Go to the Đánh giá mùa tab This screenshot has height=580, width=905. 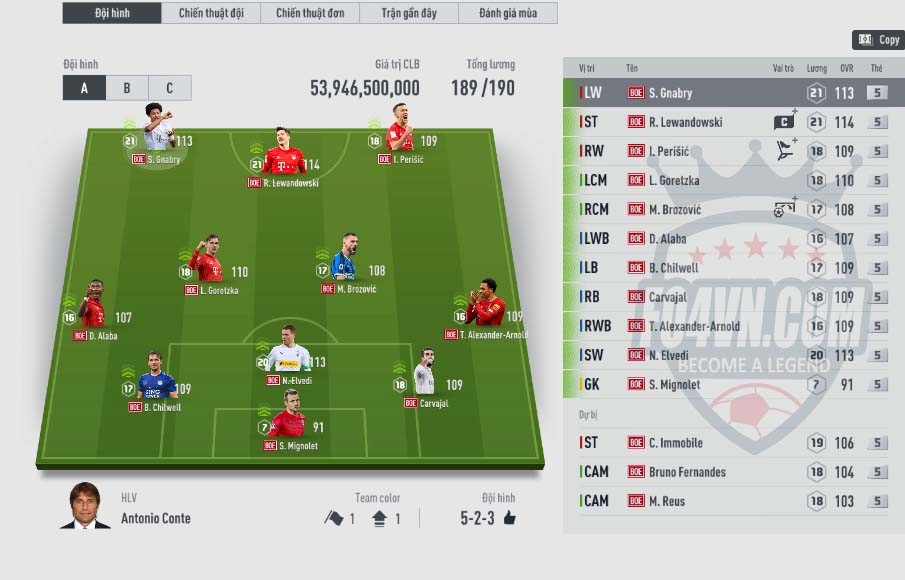click(x=507, y=13)
